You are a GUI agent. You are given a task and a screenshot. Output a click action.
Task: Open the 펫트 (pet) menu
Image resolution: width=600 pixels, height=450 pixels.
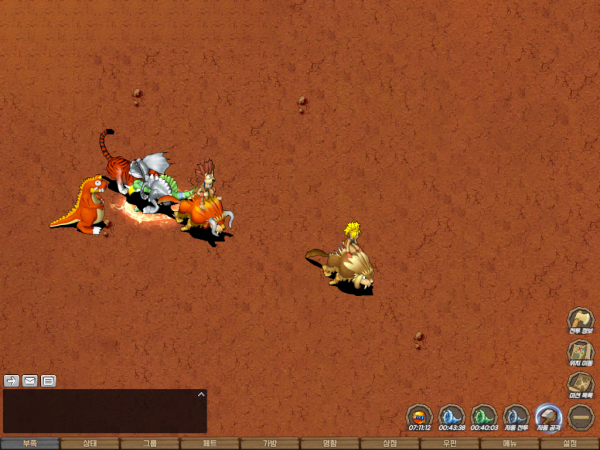pyautogui.click(x=210, y=443)
